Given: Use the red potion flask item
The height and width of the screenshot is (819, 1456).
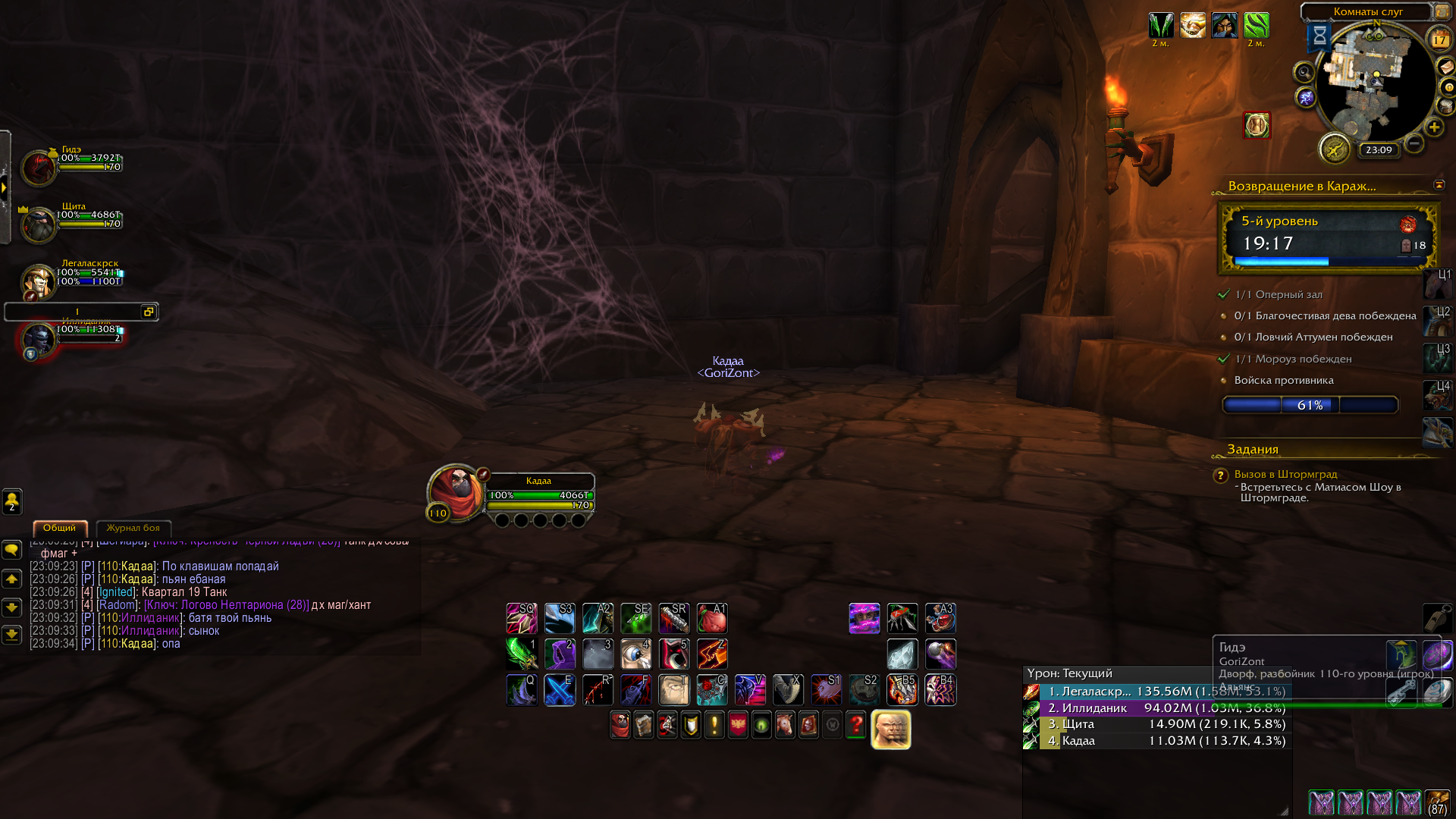Looking at the screenshot, I should point(940,618).
